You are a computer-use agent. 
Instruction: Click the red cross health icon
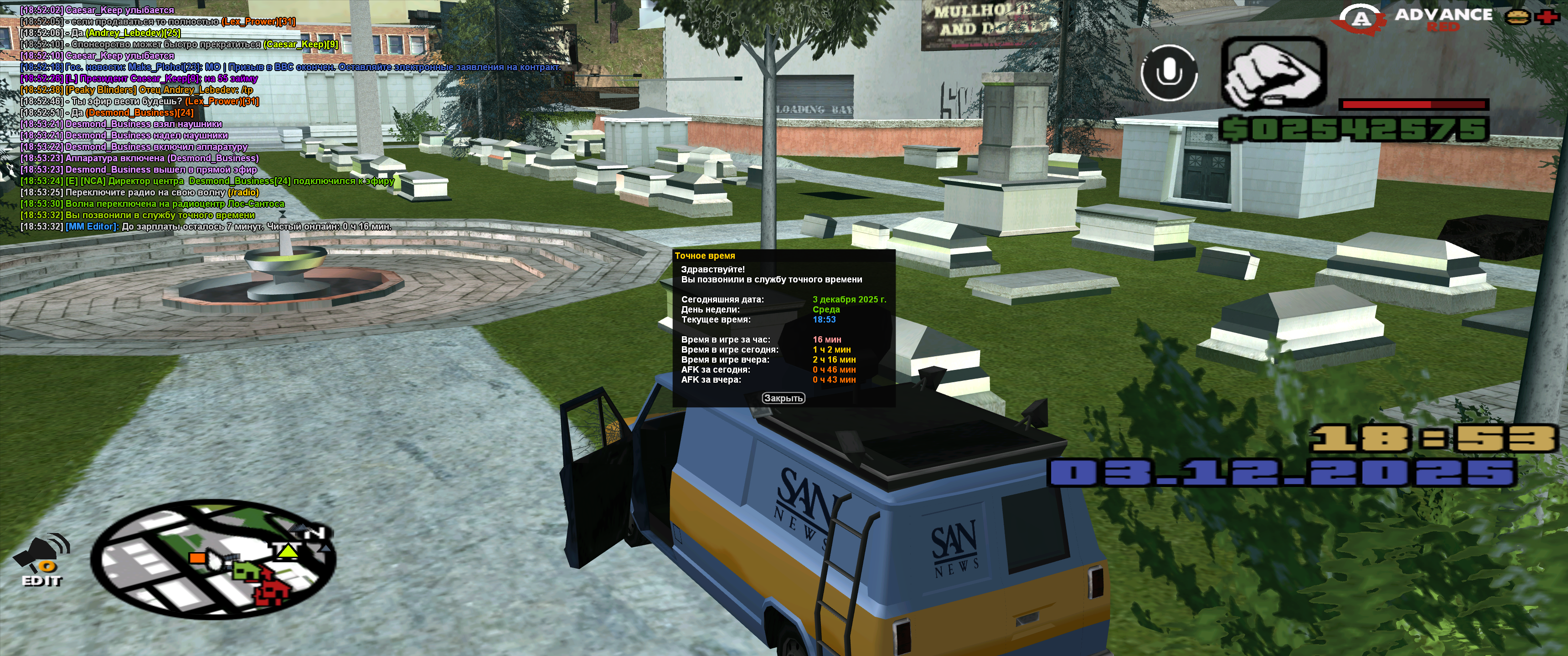(1546, 17)
